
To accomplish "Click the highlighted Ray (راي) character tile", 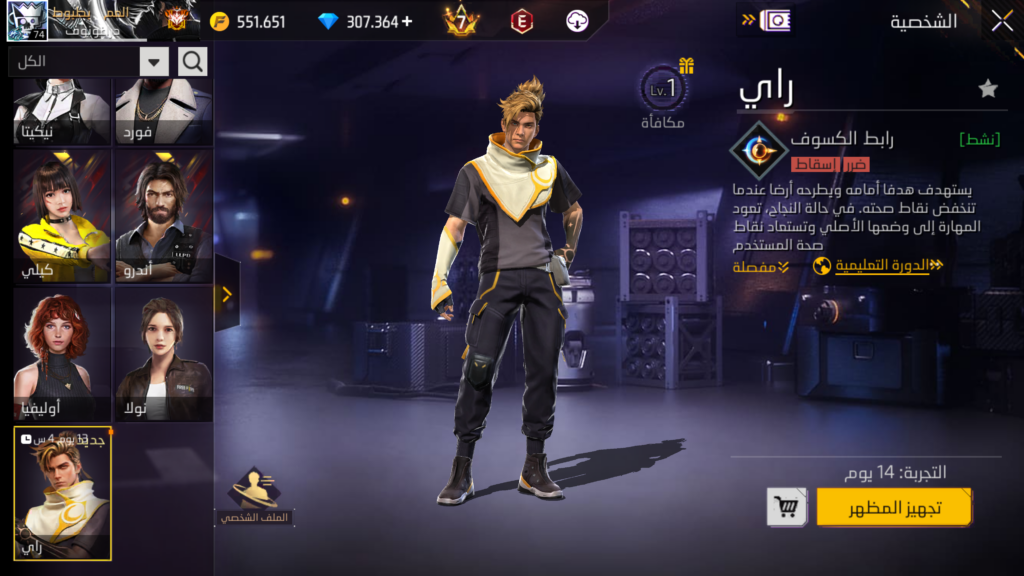I will pos(62,493).
